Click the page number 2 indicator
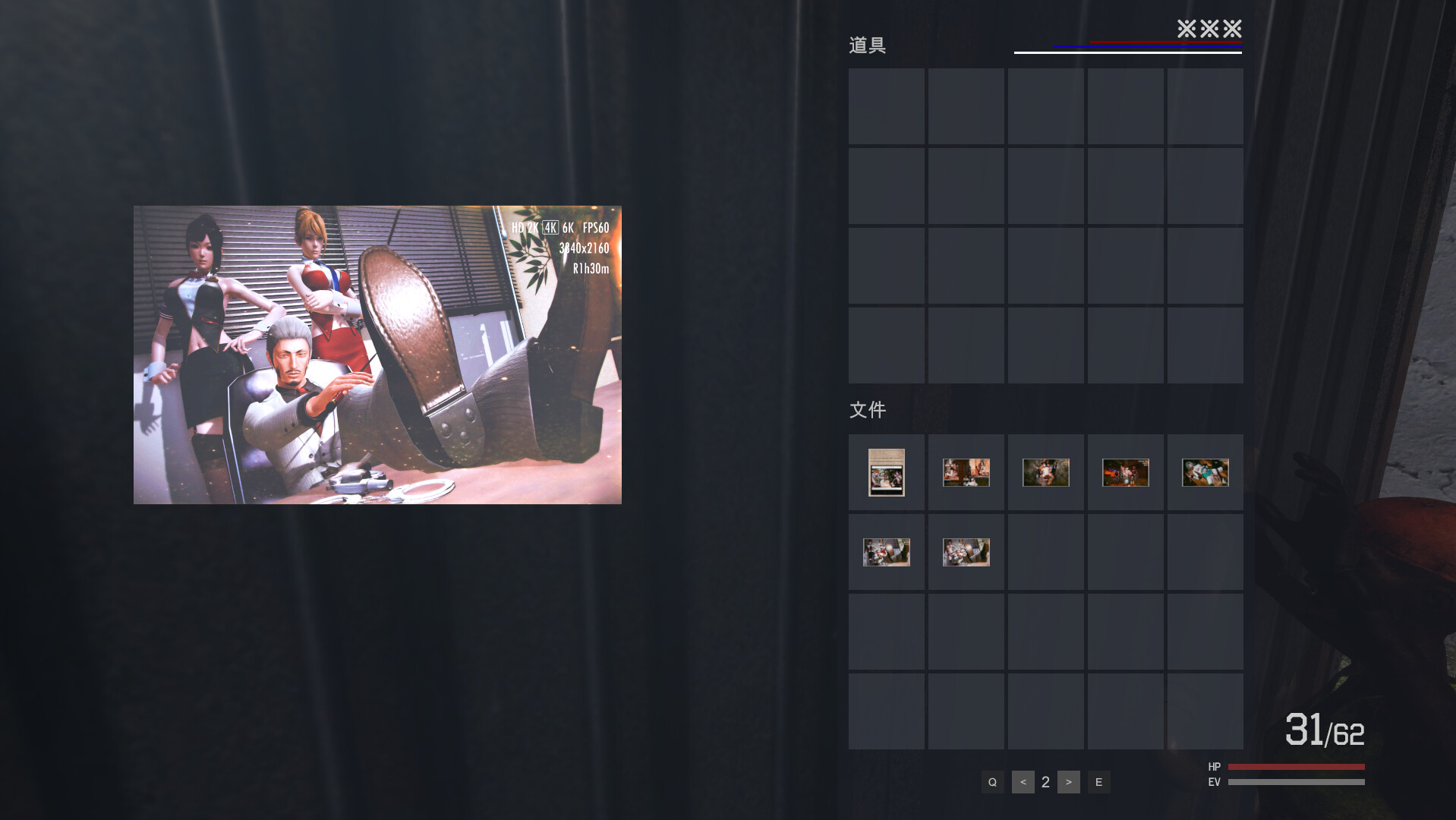 coord(1045,781)
